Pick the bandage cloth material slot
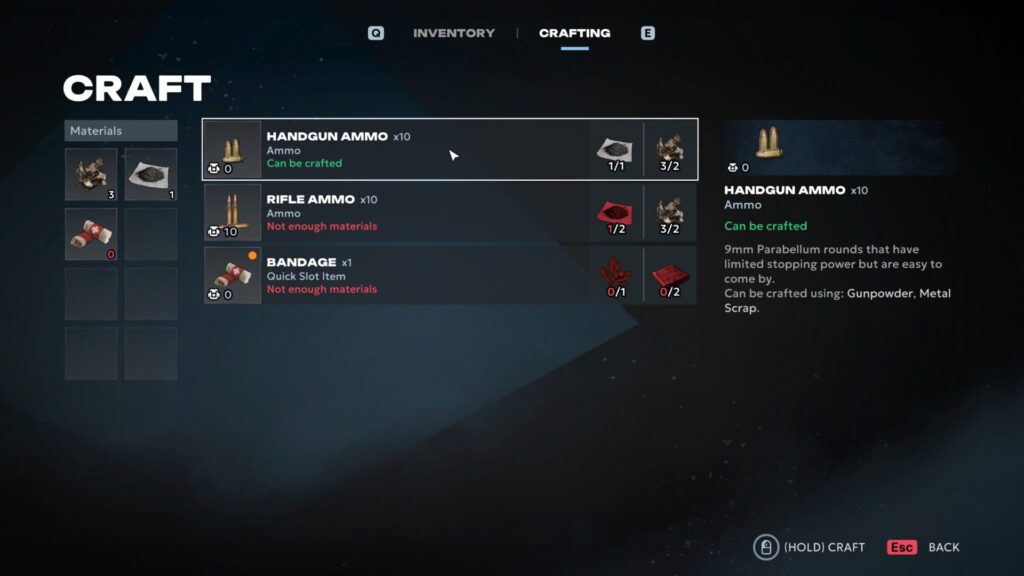1024x576 pixels. pos(91,234)
